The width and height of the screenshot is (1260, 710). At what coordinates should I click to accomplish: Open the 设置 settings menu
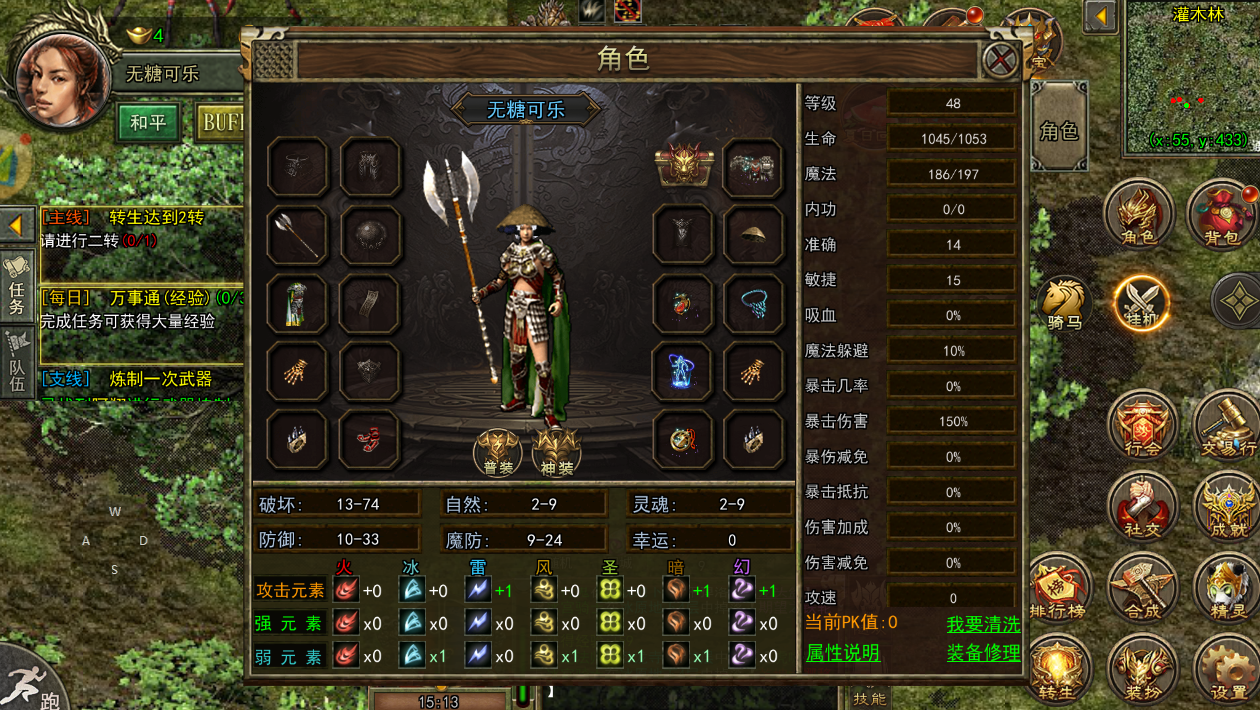1227,670
